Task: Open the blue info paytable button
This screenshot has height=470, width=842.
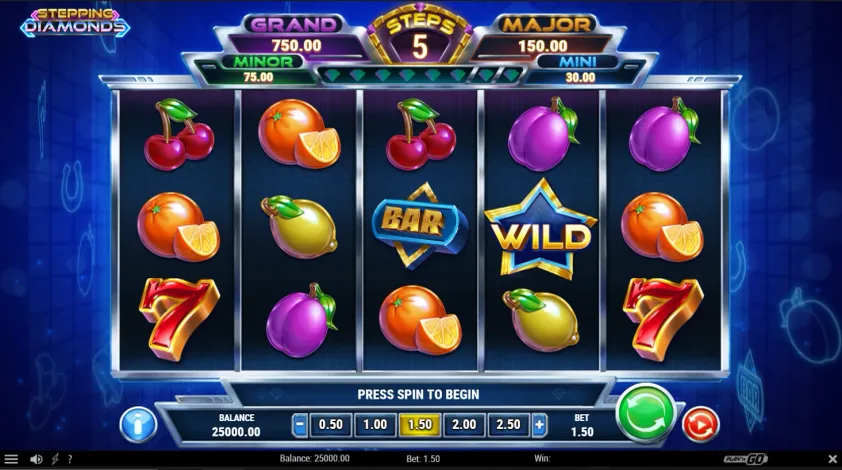Action: (138, 424)
